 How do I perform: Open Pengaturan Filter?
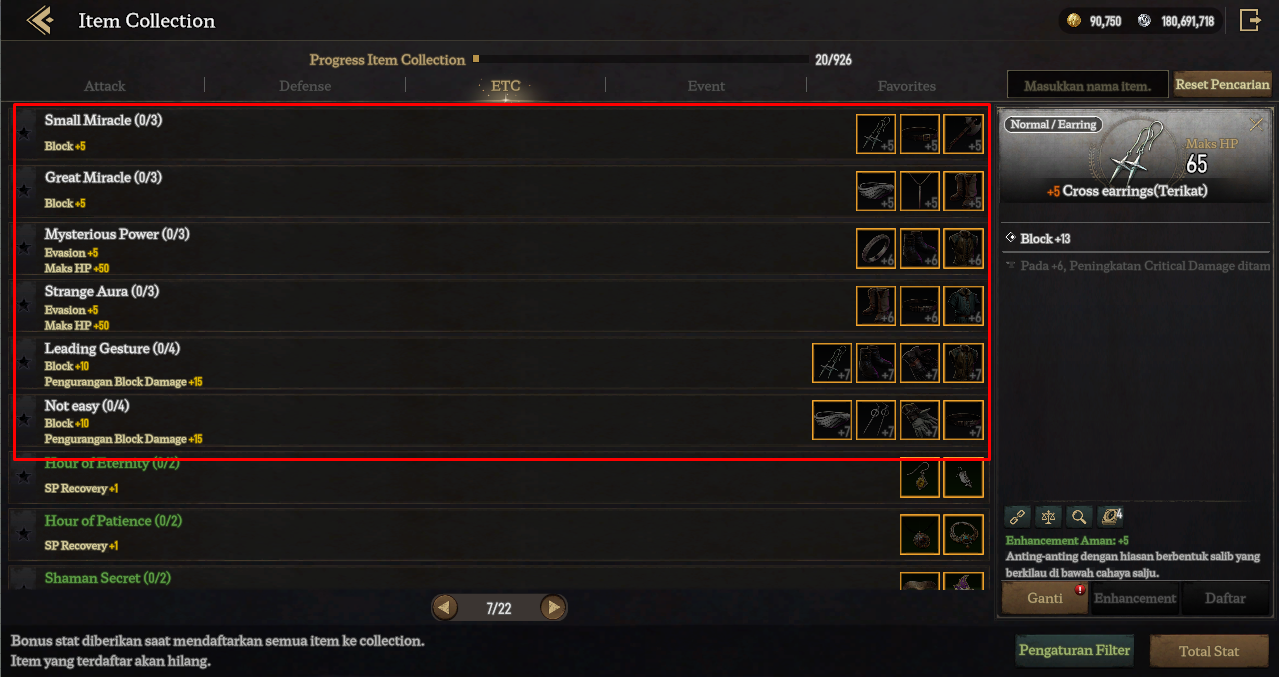1074,650
